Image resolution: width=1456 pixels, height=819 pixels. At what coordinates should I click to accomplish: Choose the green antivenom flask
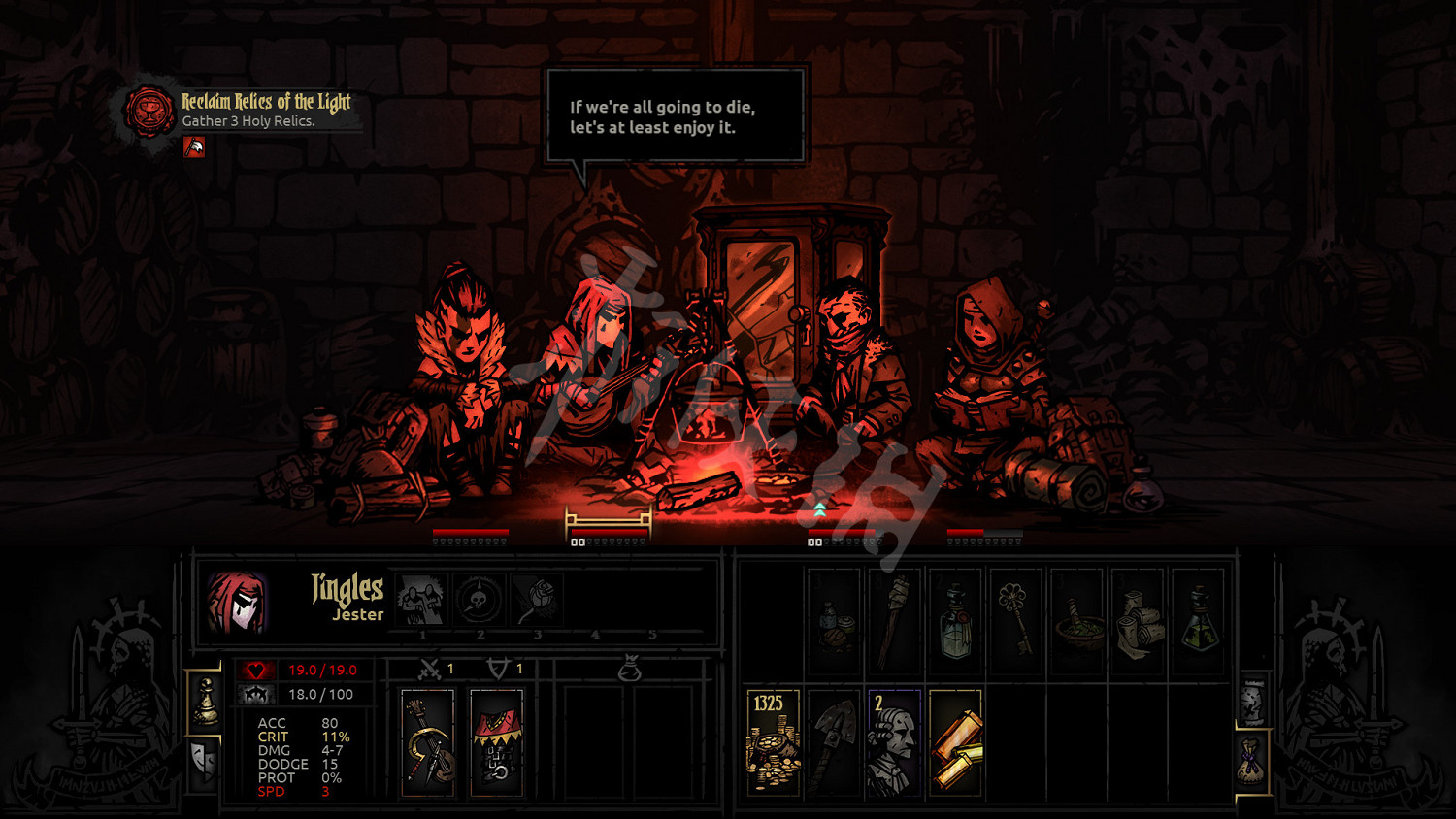pos(1198,622)
